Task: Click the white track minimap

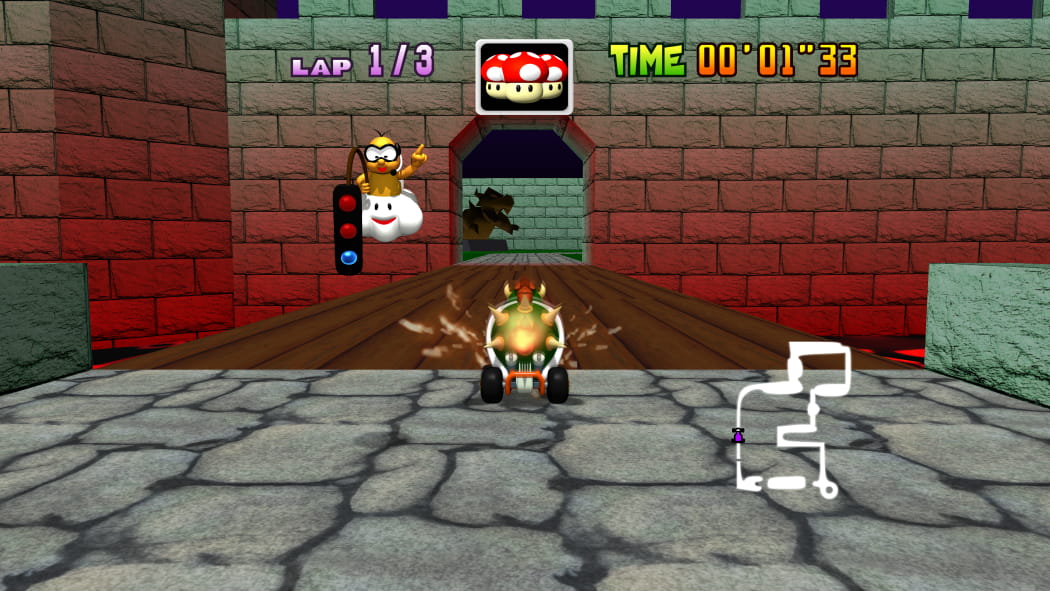Action: pyautogui.click(x=794, y=420)
